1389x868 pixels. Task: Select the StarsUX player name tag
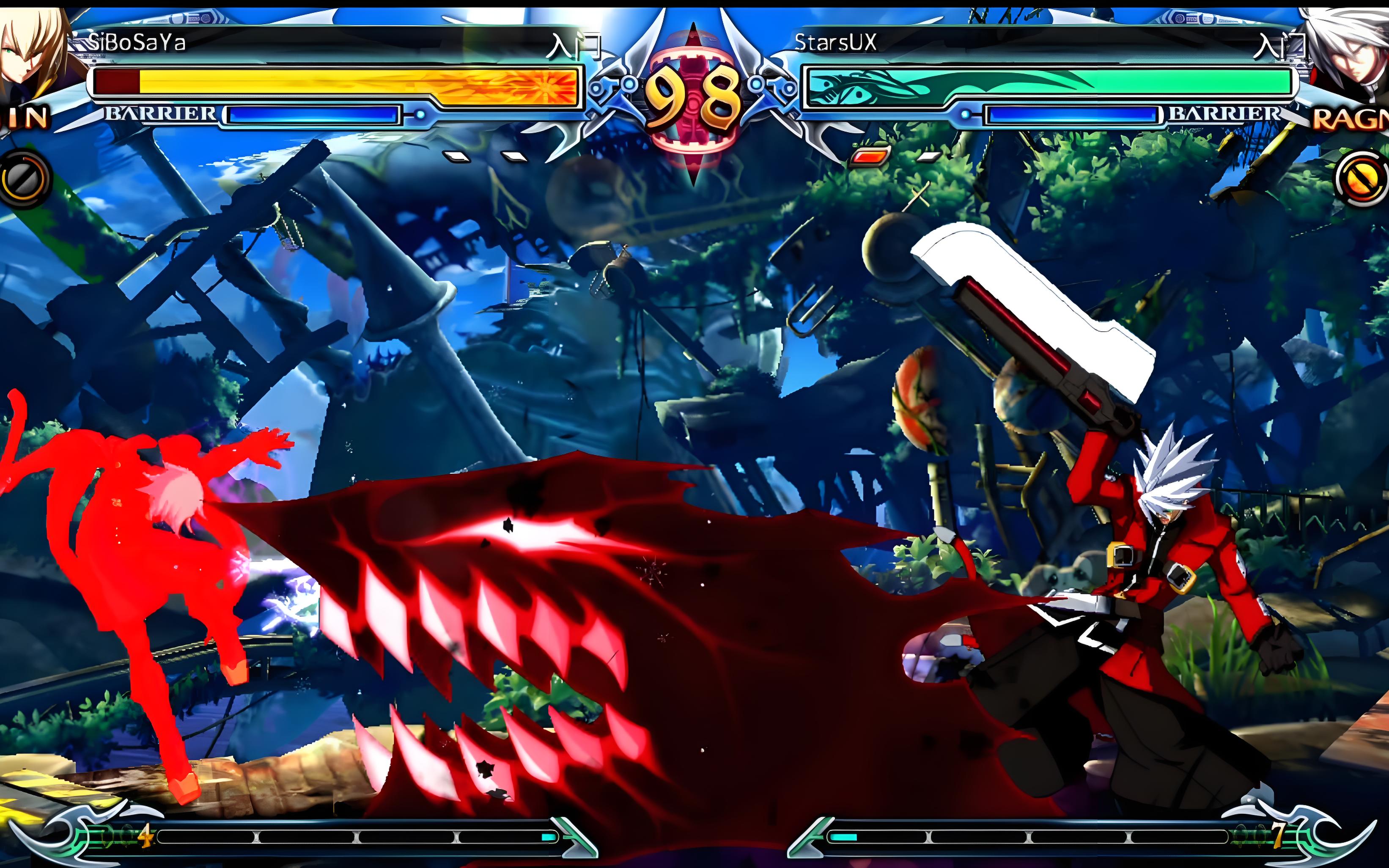point(836,42)
